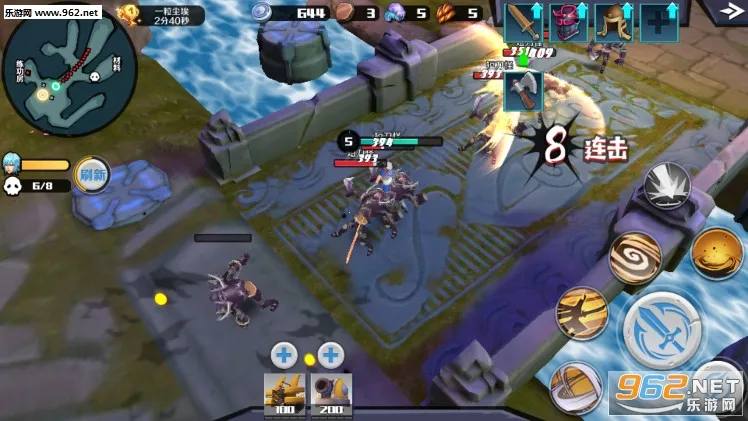Activate the white burst slash skill
The height and width of the screenshot is (421, 748).
pos(667,187)
